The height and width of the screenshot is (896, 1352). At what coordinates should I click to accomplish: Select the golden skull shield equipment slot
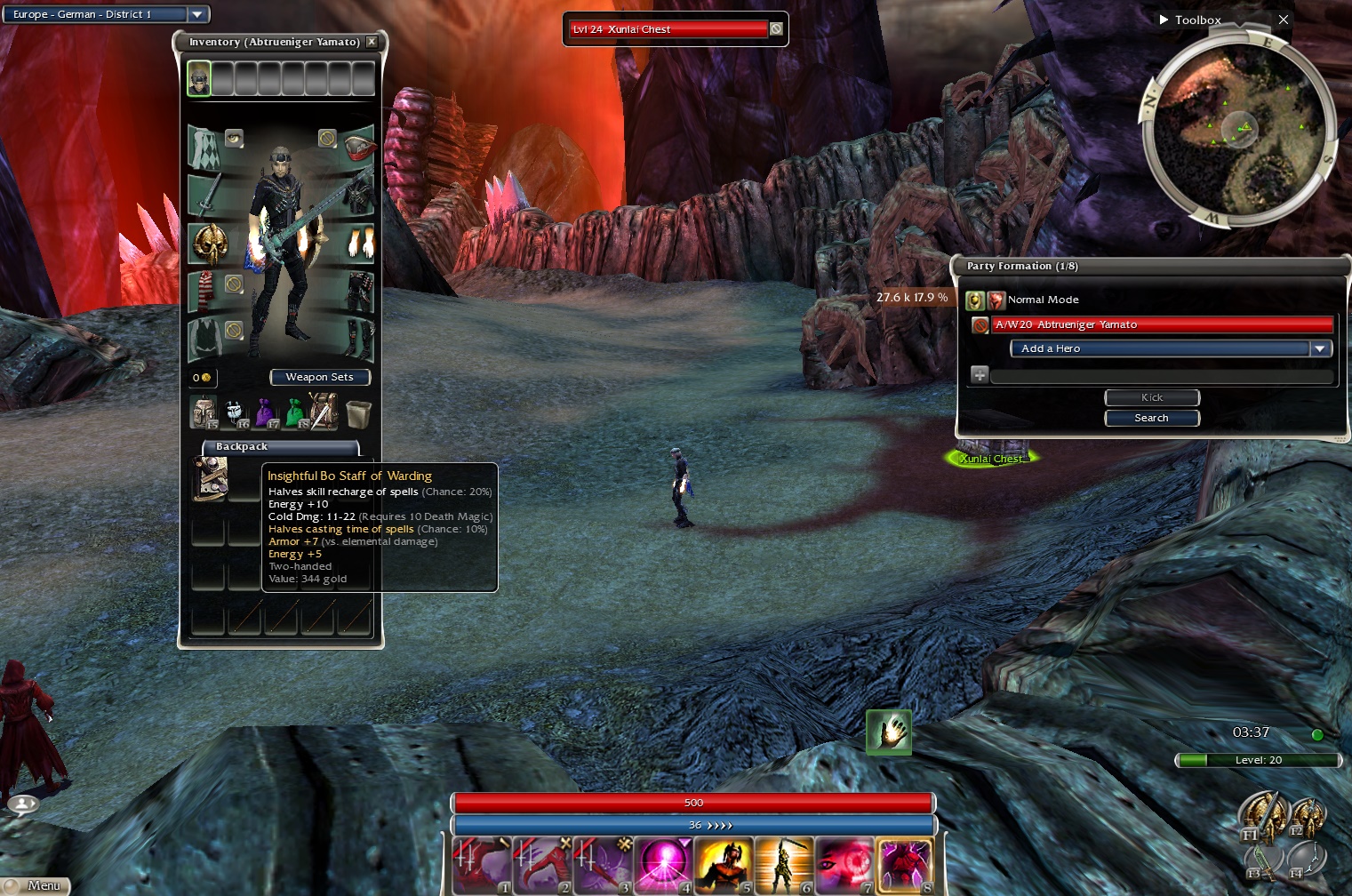[x=210, y=244]
